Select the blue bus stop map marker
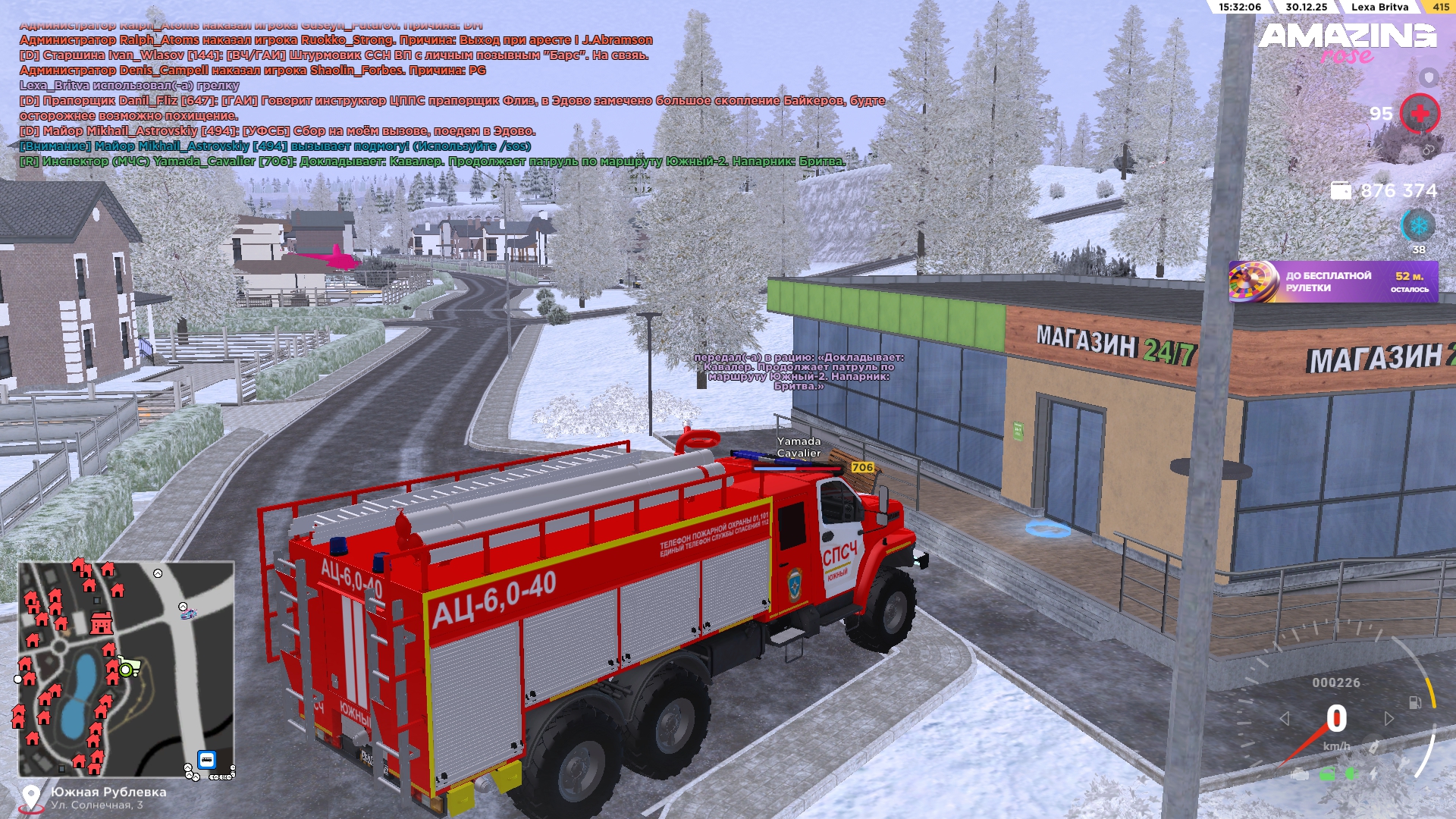The width and height of the screenshot is (1456, 819). tap(206, 759)
